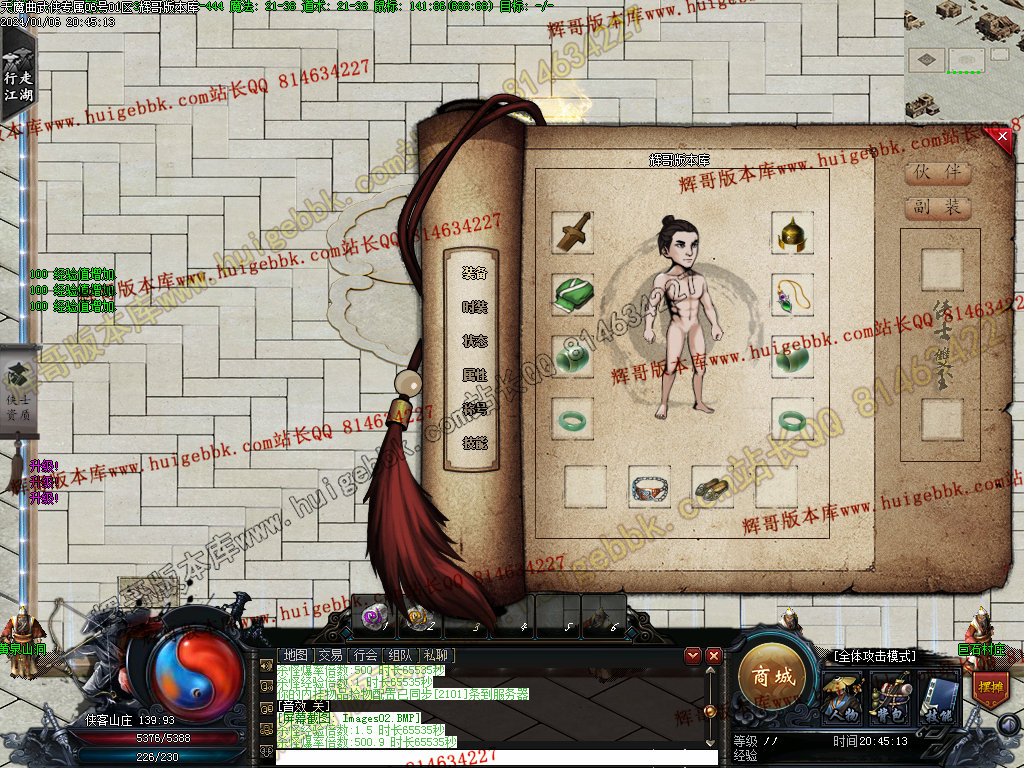Click the 摆摊 stall button
The image size is (1024, 768).
point(989,690)
